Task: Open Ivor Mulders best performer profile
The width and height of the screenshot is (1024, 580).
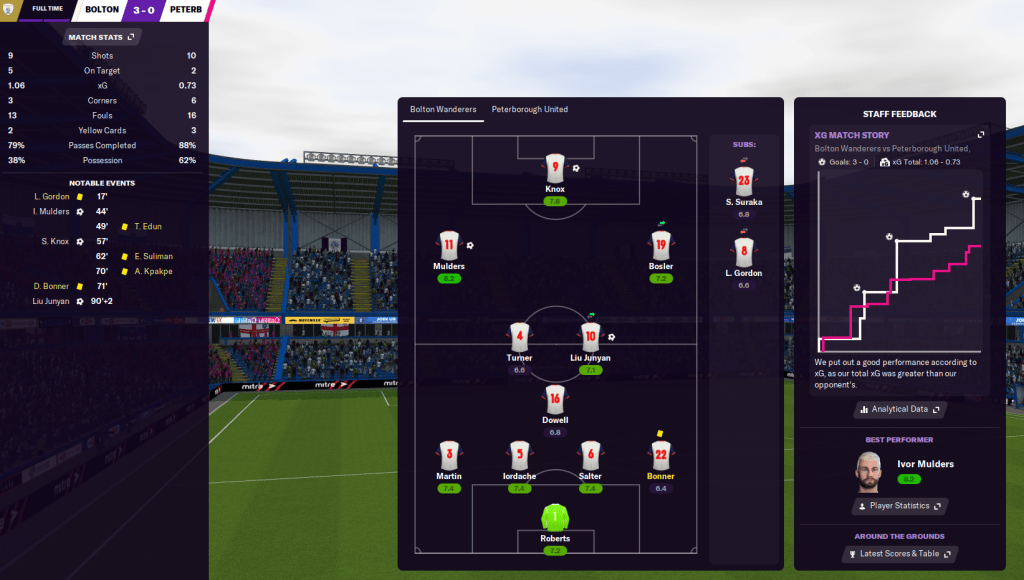Action: 925,464
